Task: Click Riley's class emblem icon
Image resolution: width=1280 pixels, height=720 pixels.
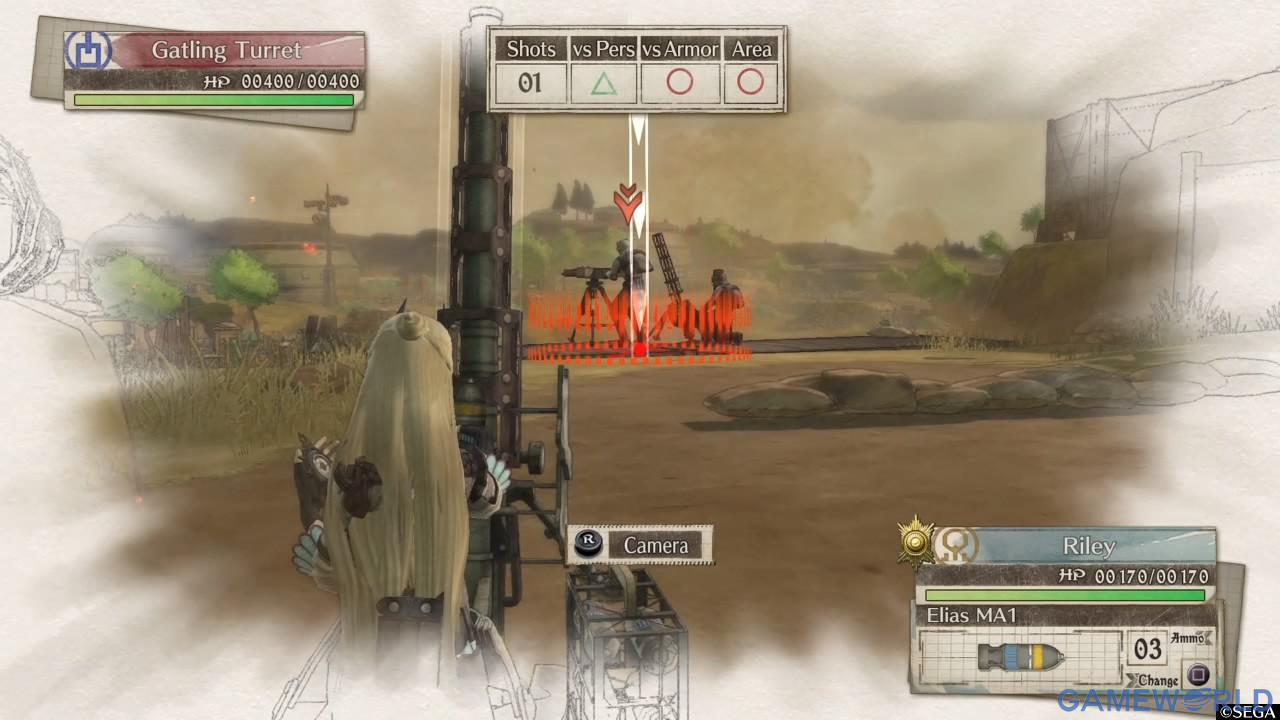Action: (955, 545)
